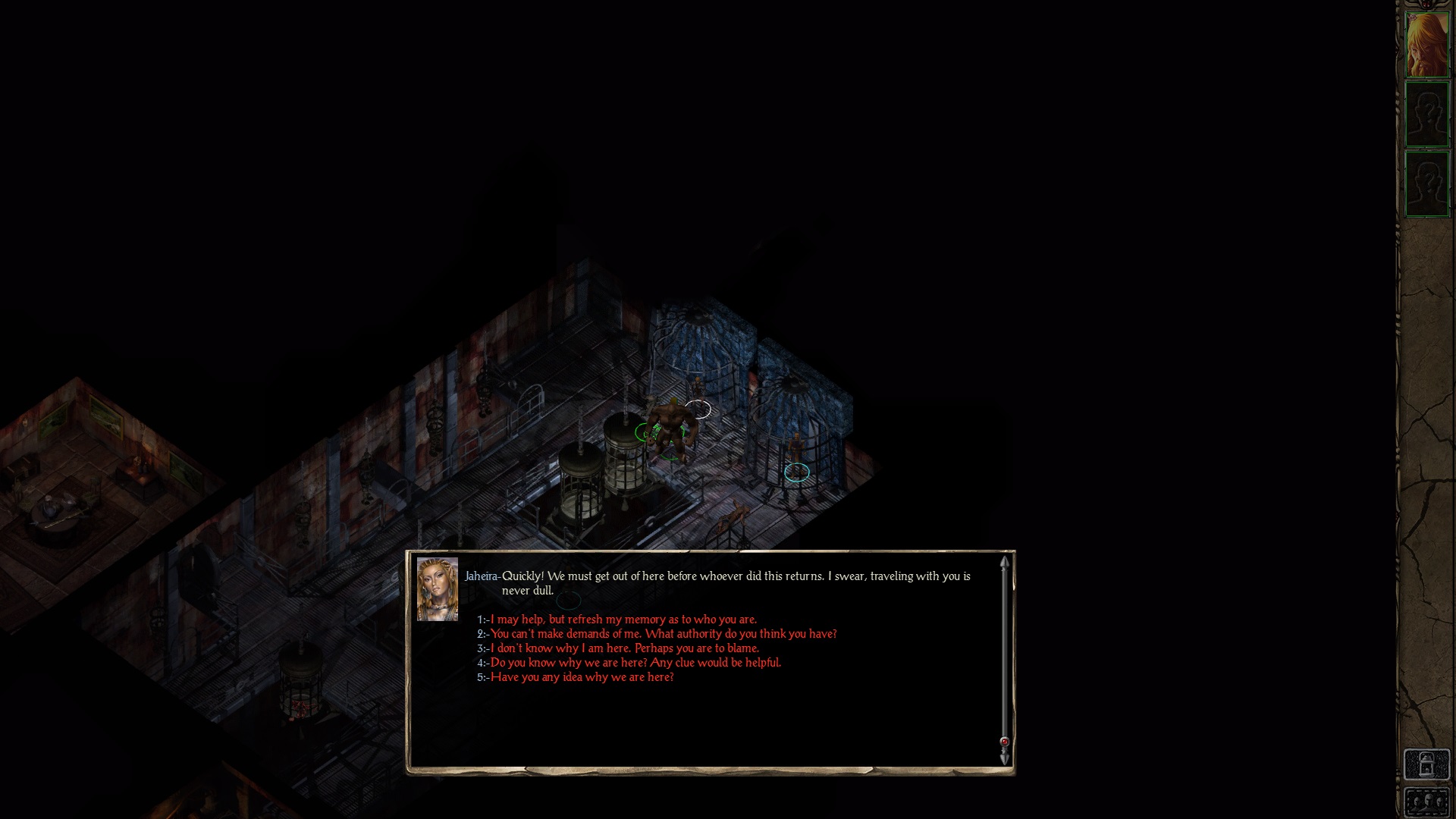Select reply "You can't make demands of me"
This screenshot has width=1456, height=819.
[663, 634]
